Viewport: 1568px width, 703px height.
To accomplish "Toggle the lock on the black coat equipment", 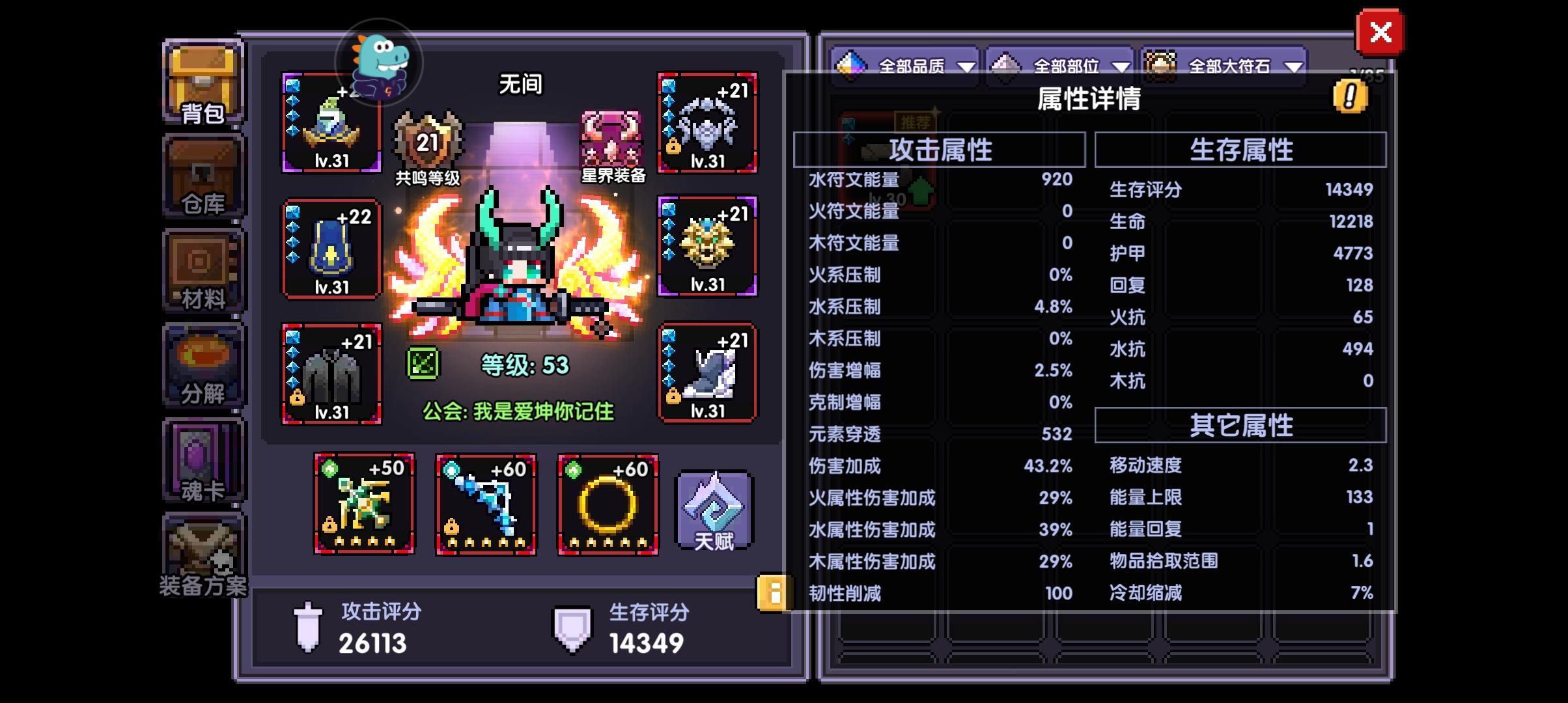I will 297,396.
